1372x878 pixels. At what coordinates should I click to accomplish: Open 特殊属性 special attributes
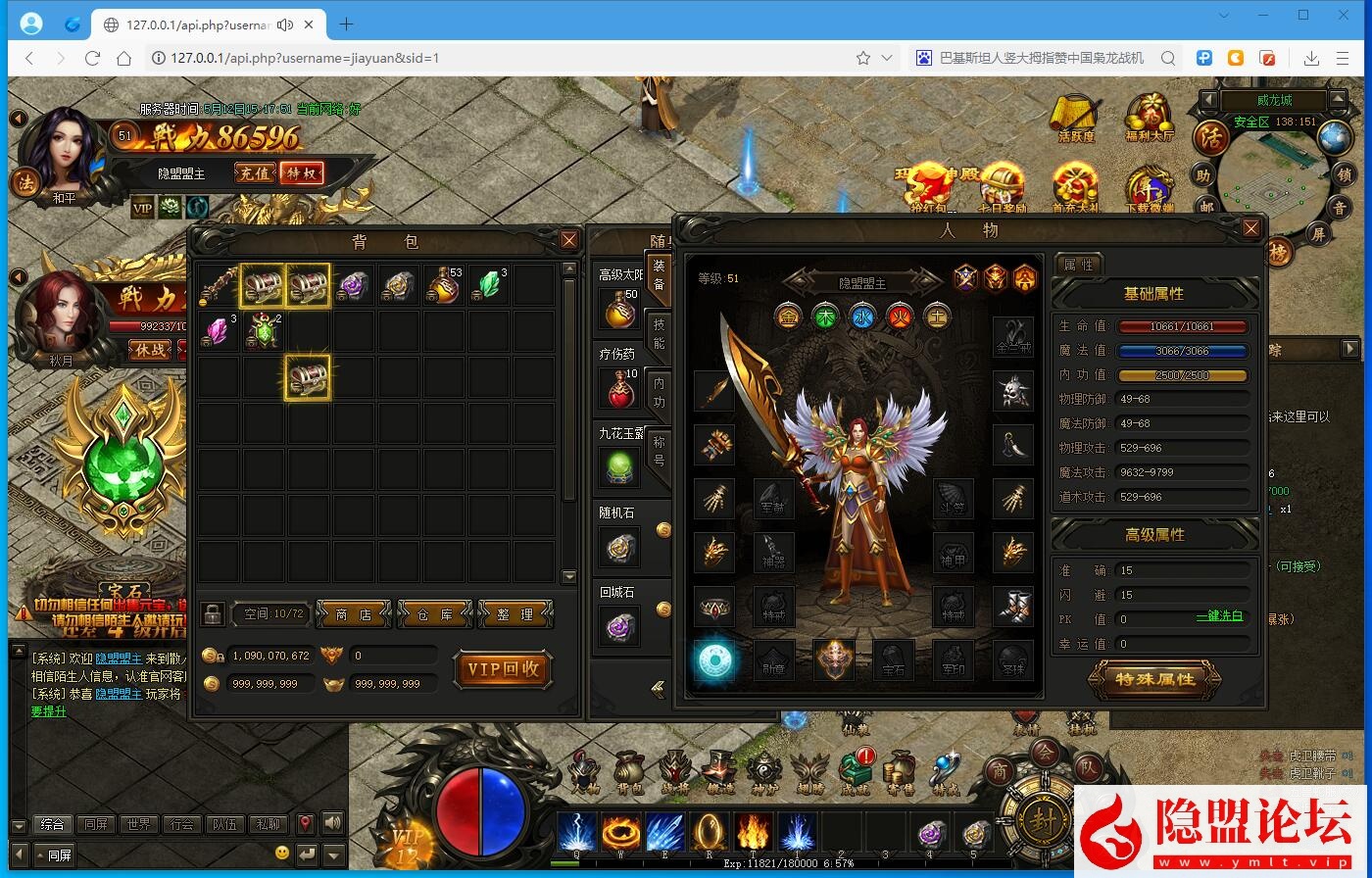point(1154,678)
